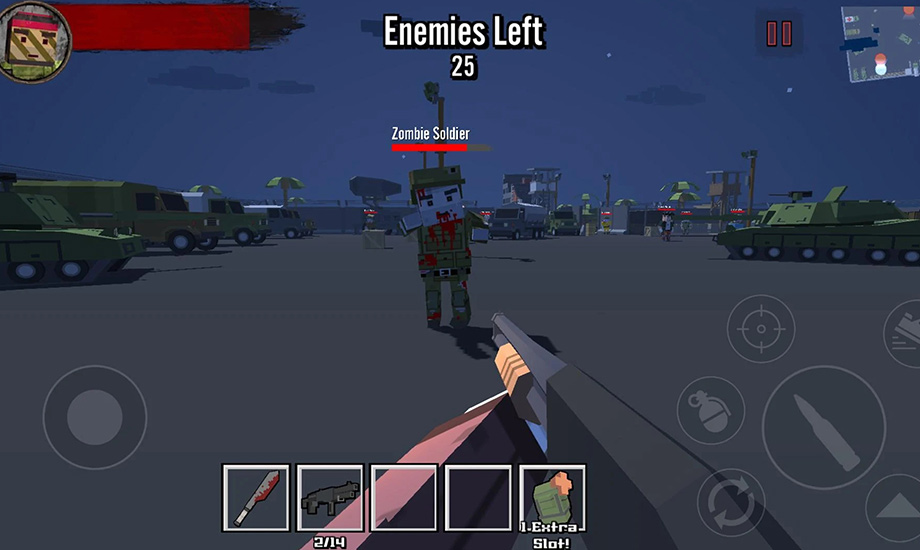
Task: Jump with the up arrow button
Action: 897,510
